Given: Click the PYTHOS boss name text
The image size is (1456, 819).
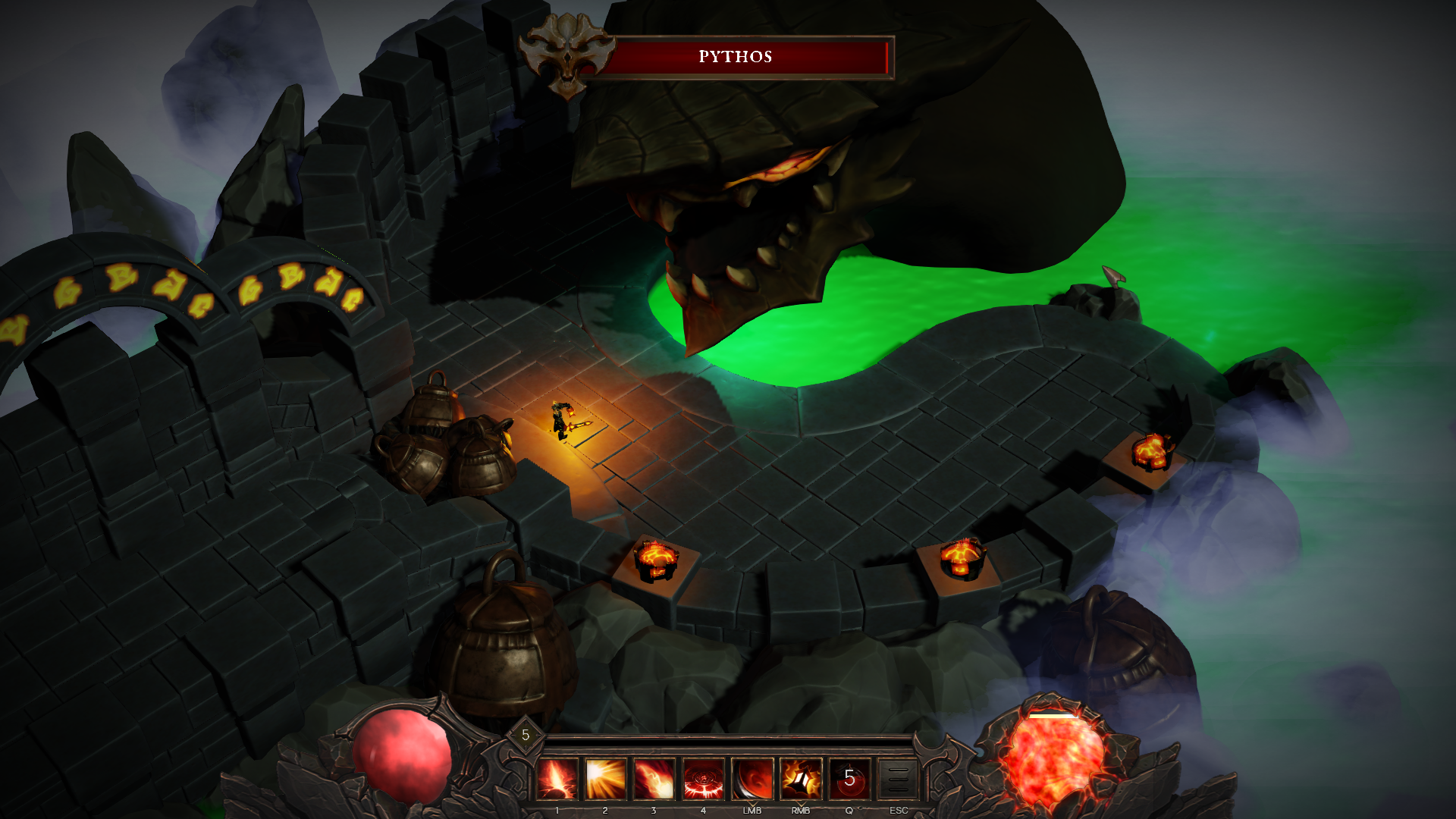Looking at the screenshot, I should point(734,55).
